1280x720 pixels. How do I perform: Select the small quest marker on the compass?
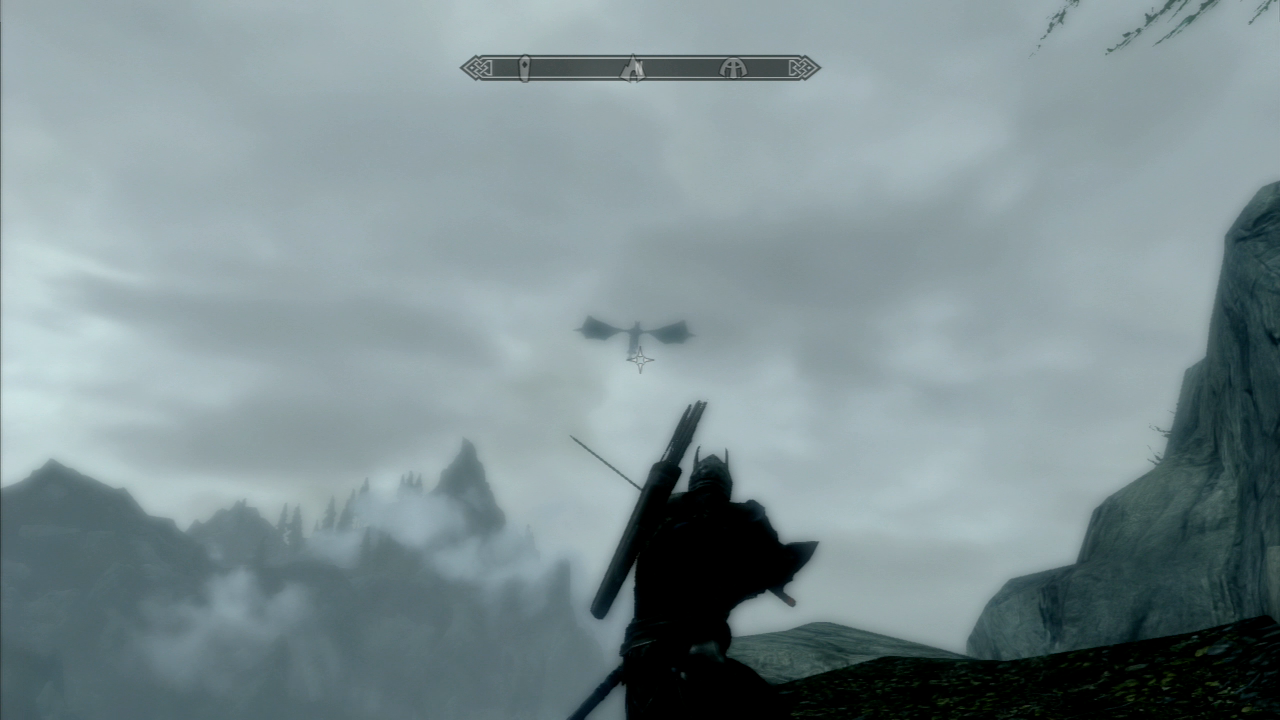522,66
